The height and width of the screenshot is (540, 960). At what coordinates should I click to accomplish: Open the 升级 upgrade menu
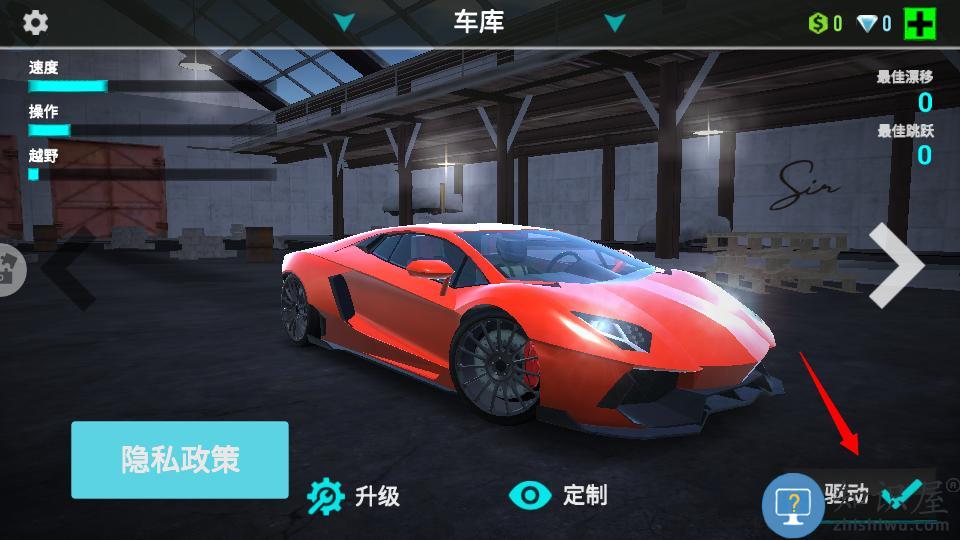[354, 495]
